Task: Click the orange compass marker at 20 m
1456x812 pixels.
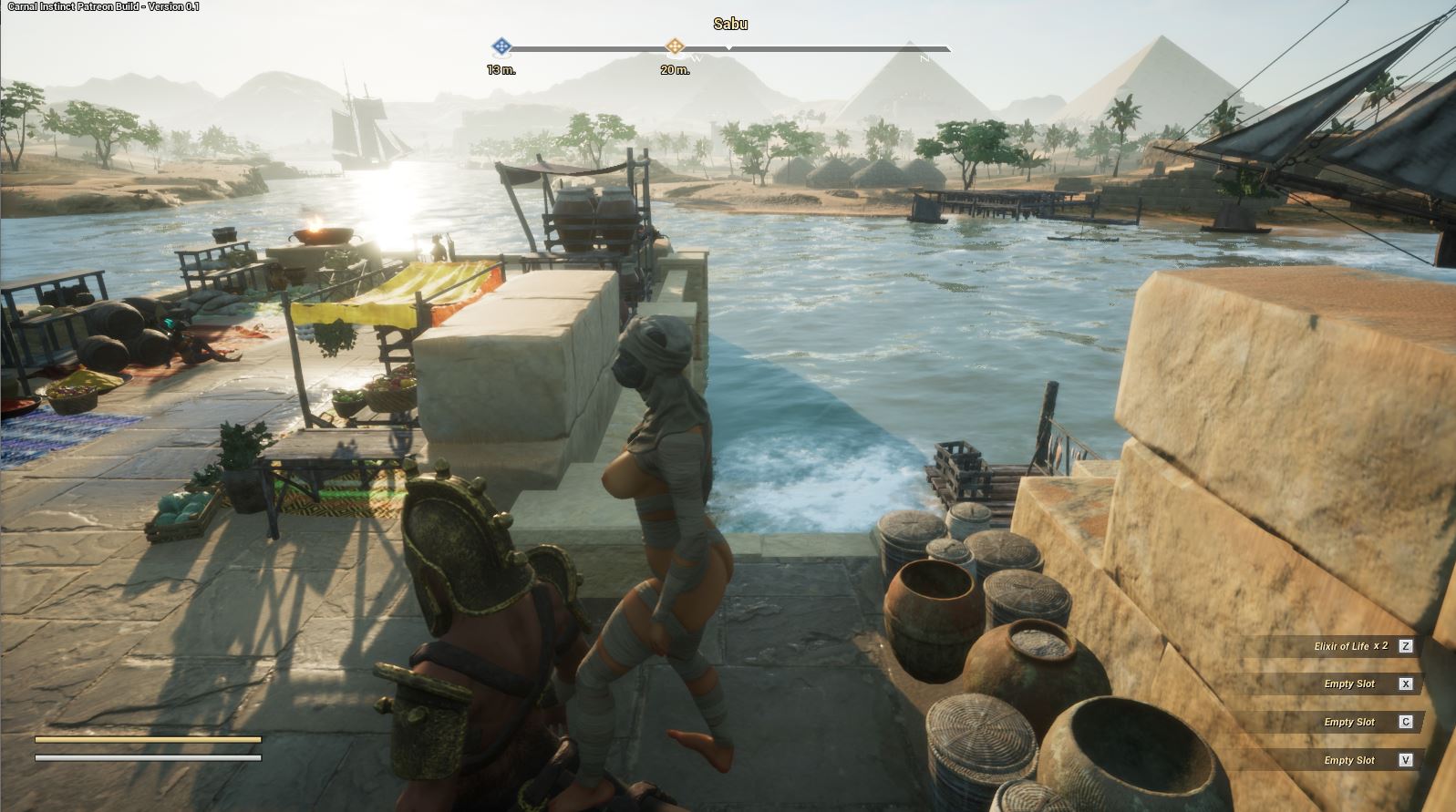Action: click(x=674, y=46)
